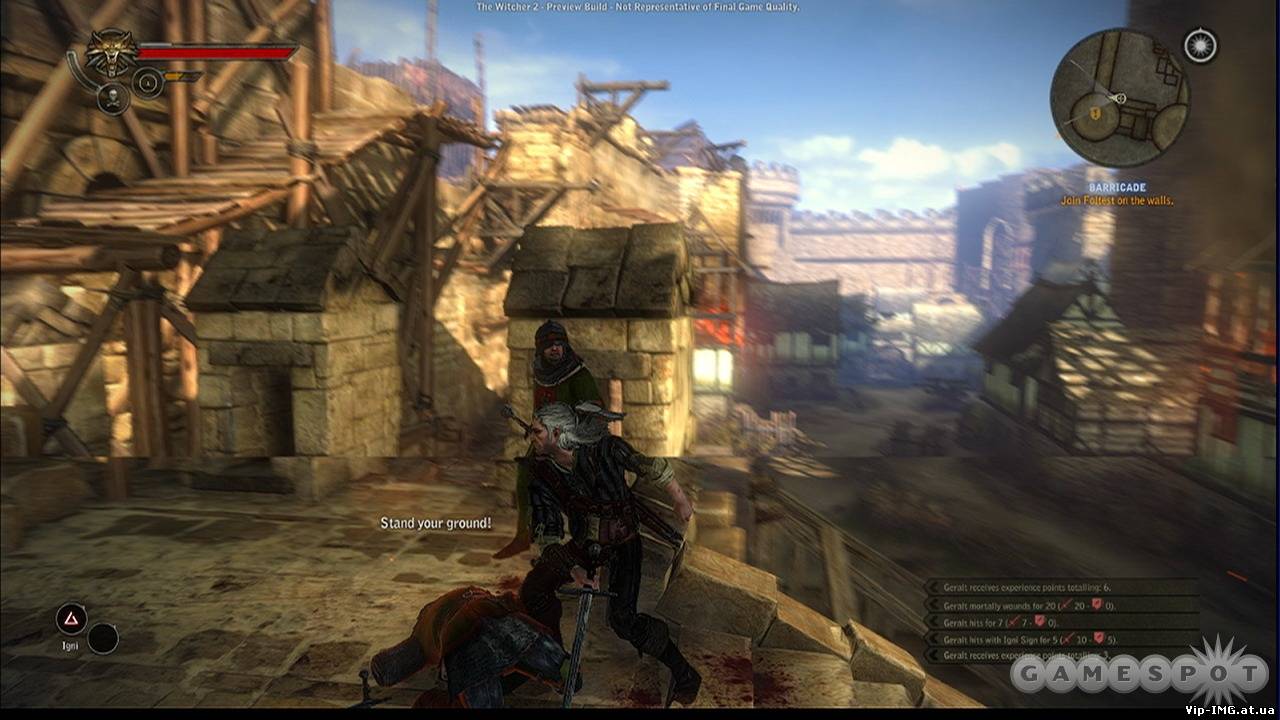Click the wolf medallion icon
This screenshot has width=1280, height=720.
click(112, 53)
